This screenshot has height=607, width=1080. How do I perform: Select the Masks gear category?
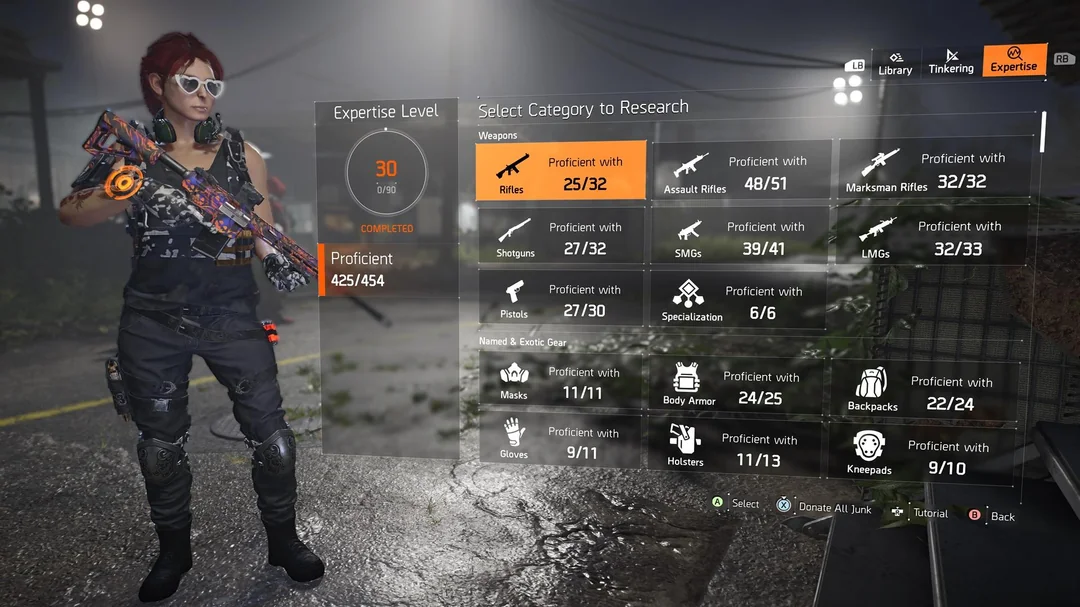pos(560,381)
